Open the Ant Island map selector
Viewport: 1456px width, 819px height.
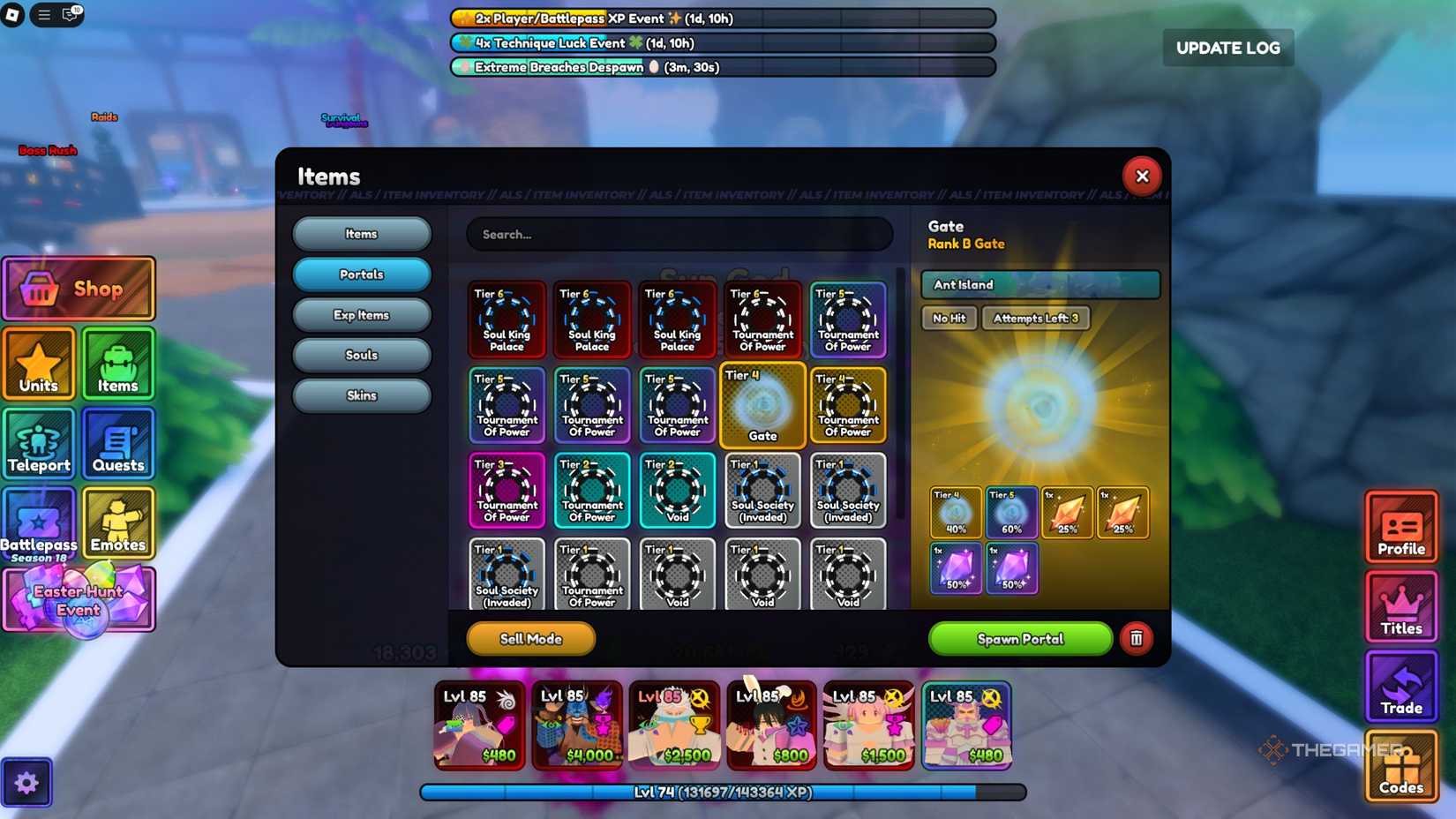click(x=1039, y=284)
